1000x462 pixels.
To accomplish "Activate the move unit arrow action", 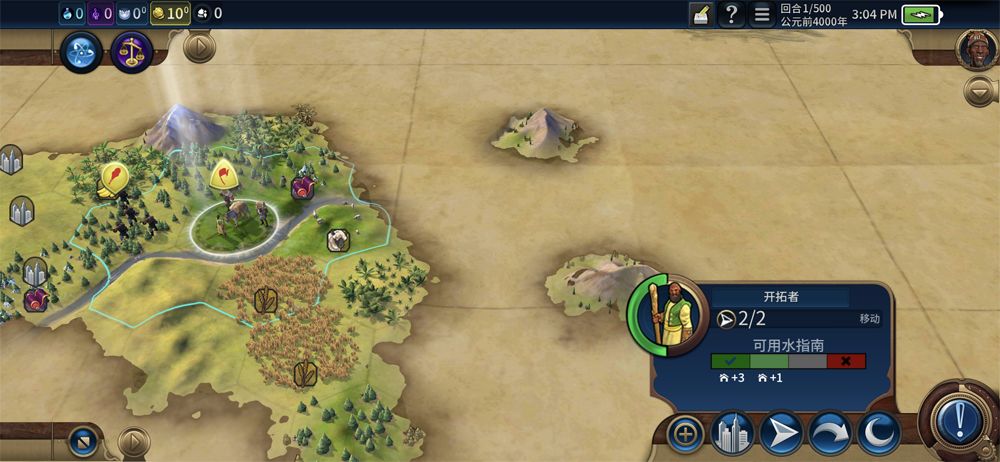I will coord(781,434).
